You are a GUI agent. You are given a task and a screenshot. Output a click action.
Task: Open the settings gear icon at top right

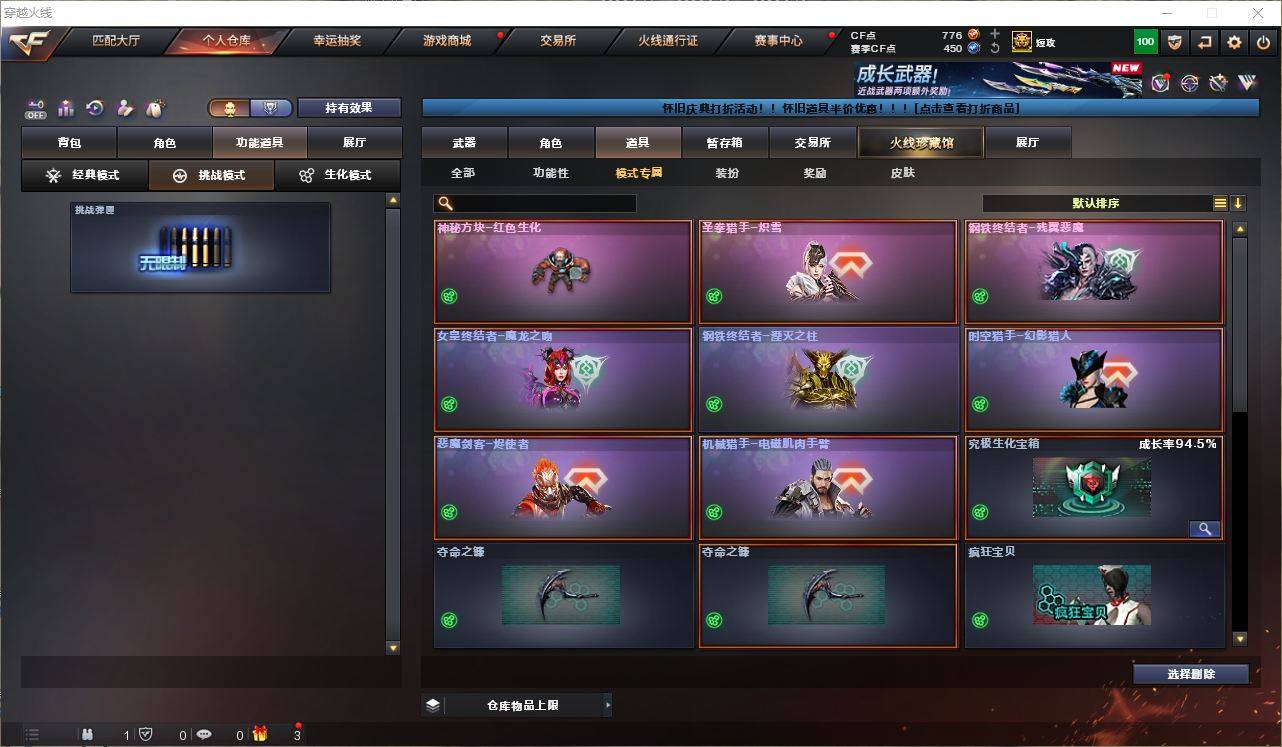coord(1232,42)
